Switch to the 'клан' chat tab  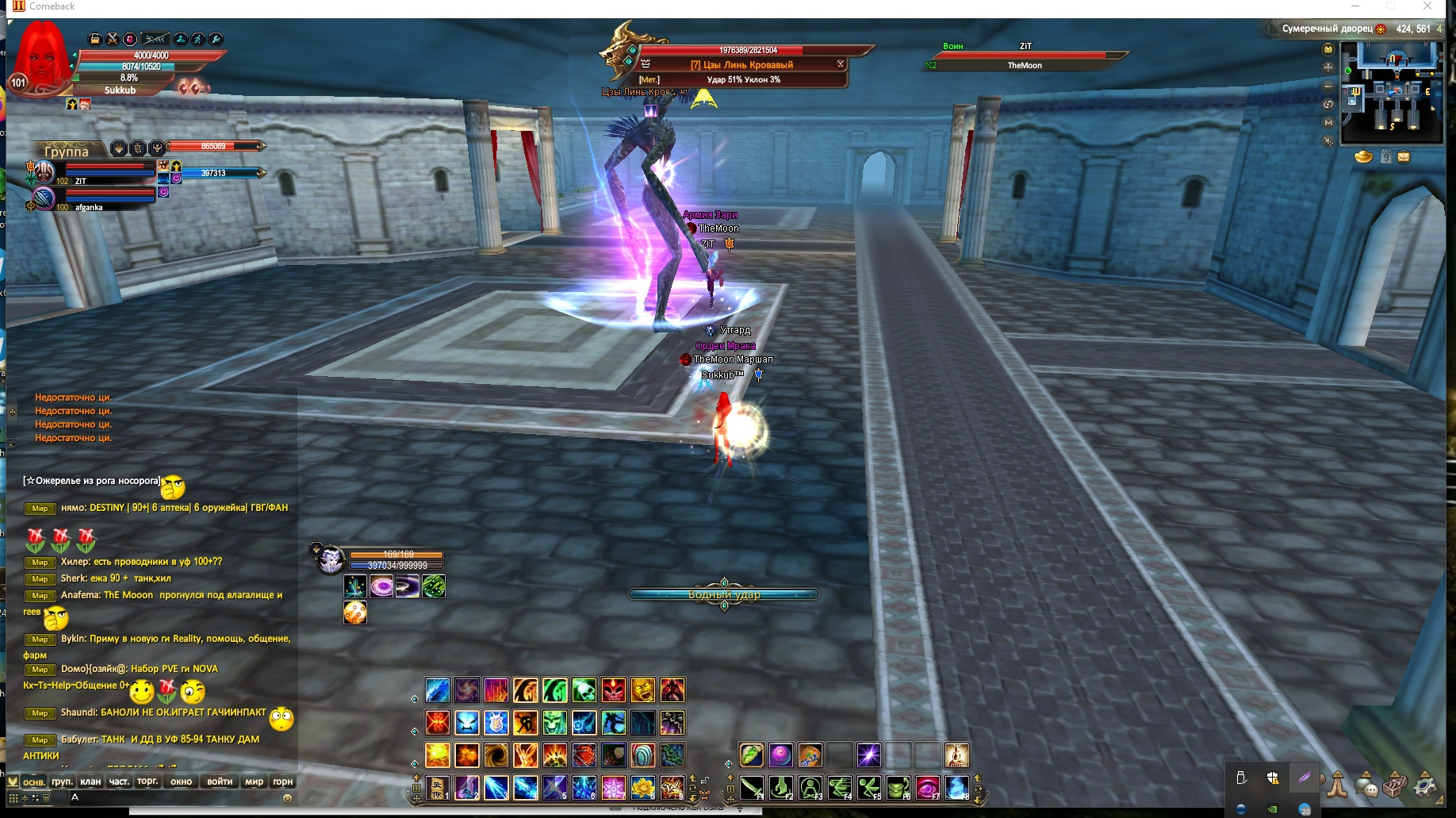coord(90,782)
